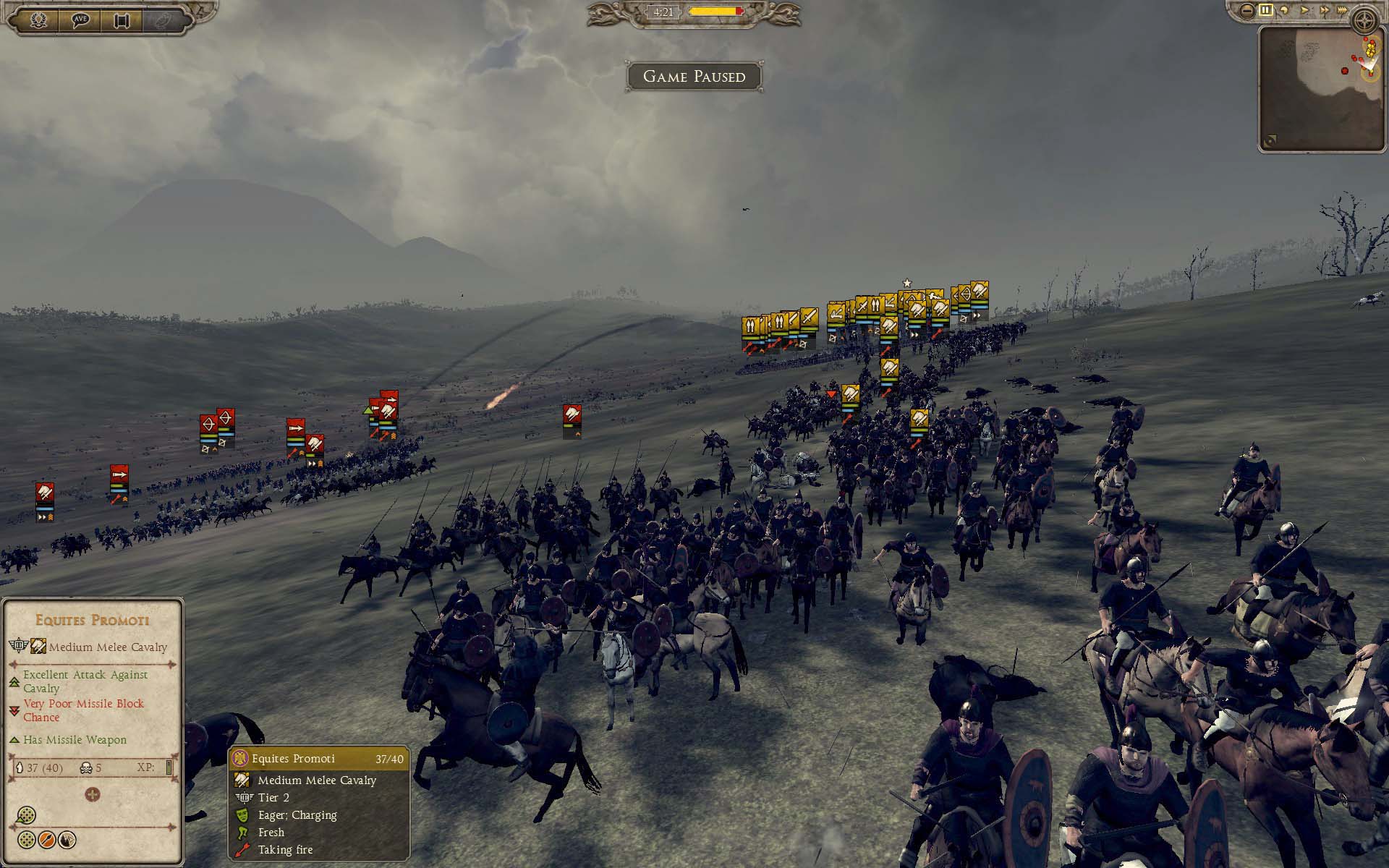Viewport: 1389px width, 868px height.
Task: Click the round minus button beside pause
Action: click(x=1246, y=10)
